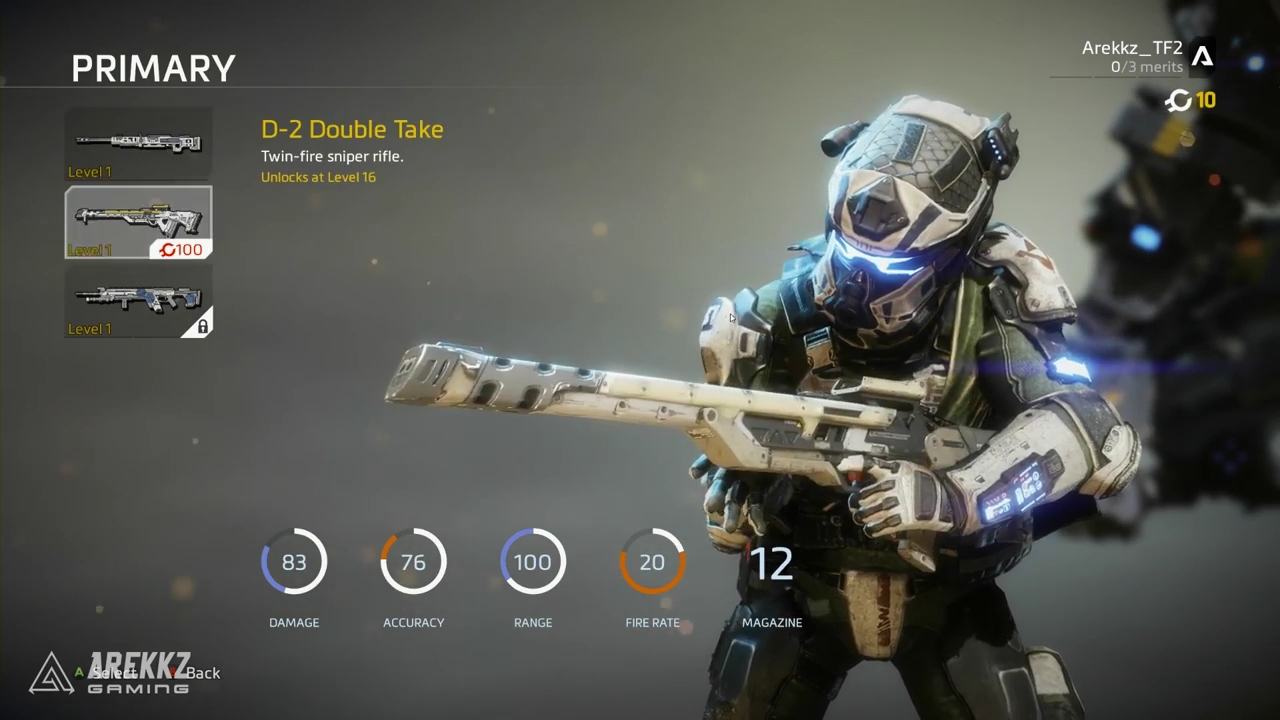Screen dimensions: 1280x720
Task: Select the locked weapon tile with padlock
Action: (139, 301)
